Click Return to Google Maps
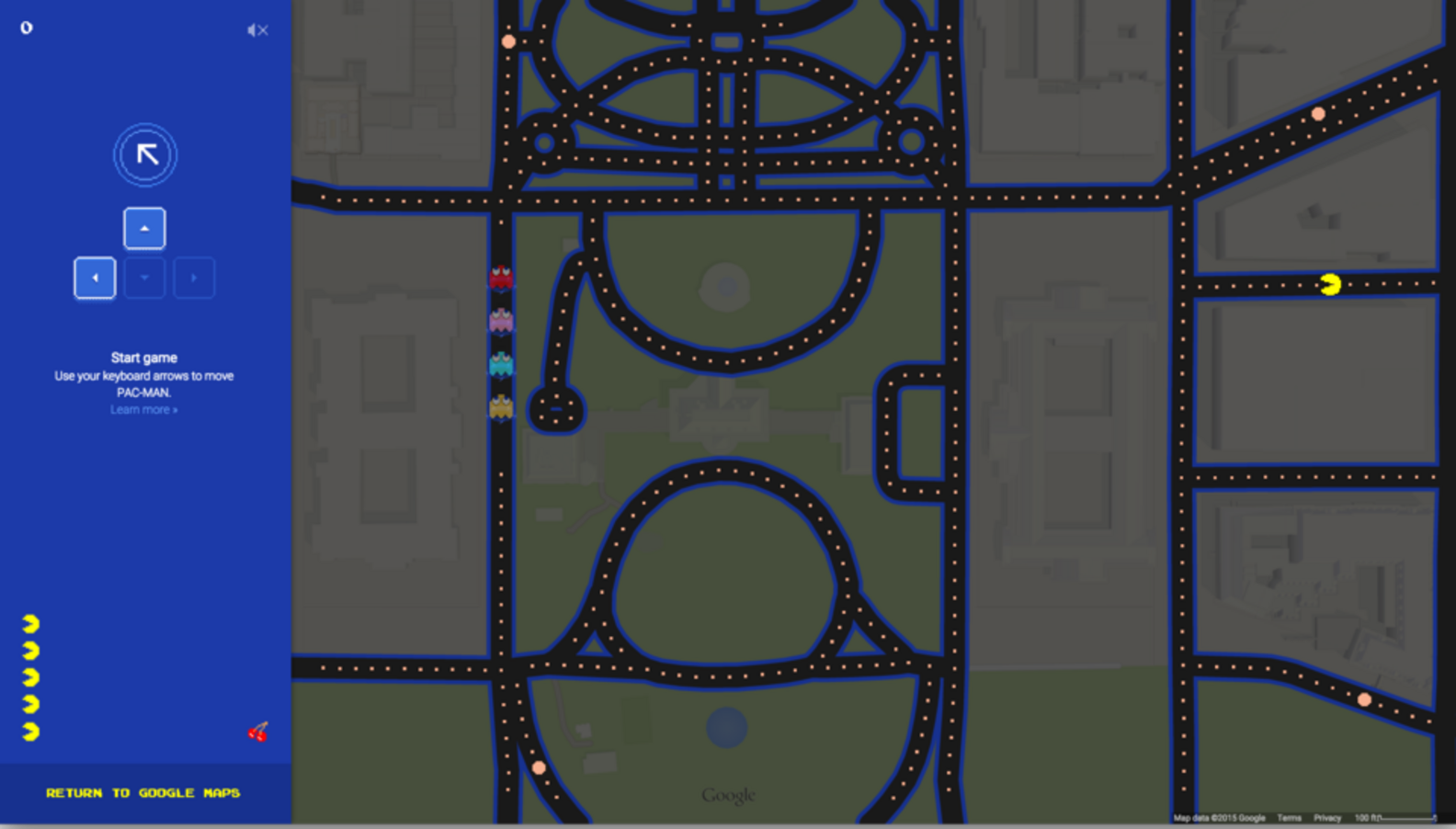1456x829 pixels. coord(143,792)
